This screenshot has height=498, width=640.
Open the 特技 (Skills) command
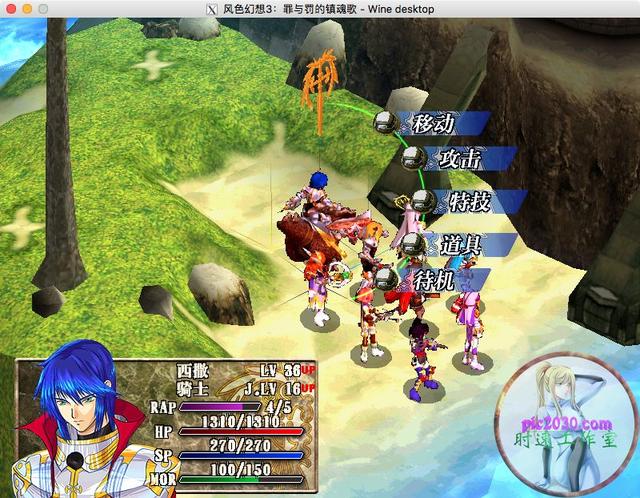coord(468,202)
